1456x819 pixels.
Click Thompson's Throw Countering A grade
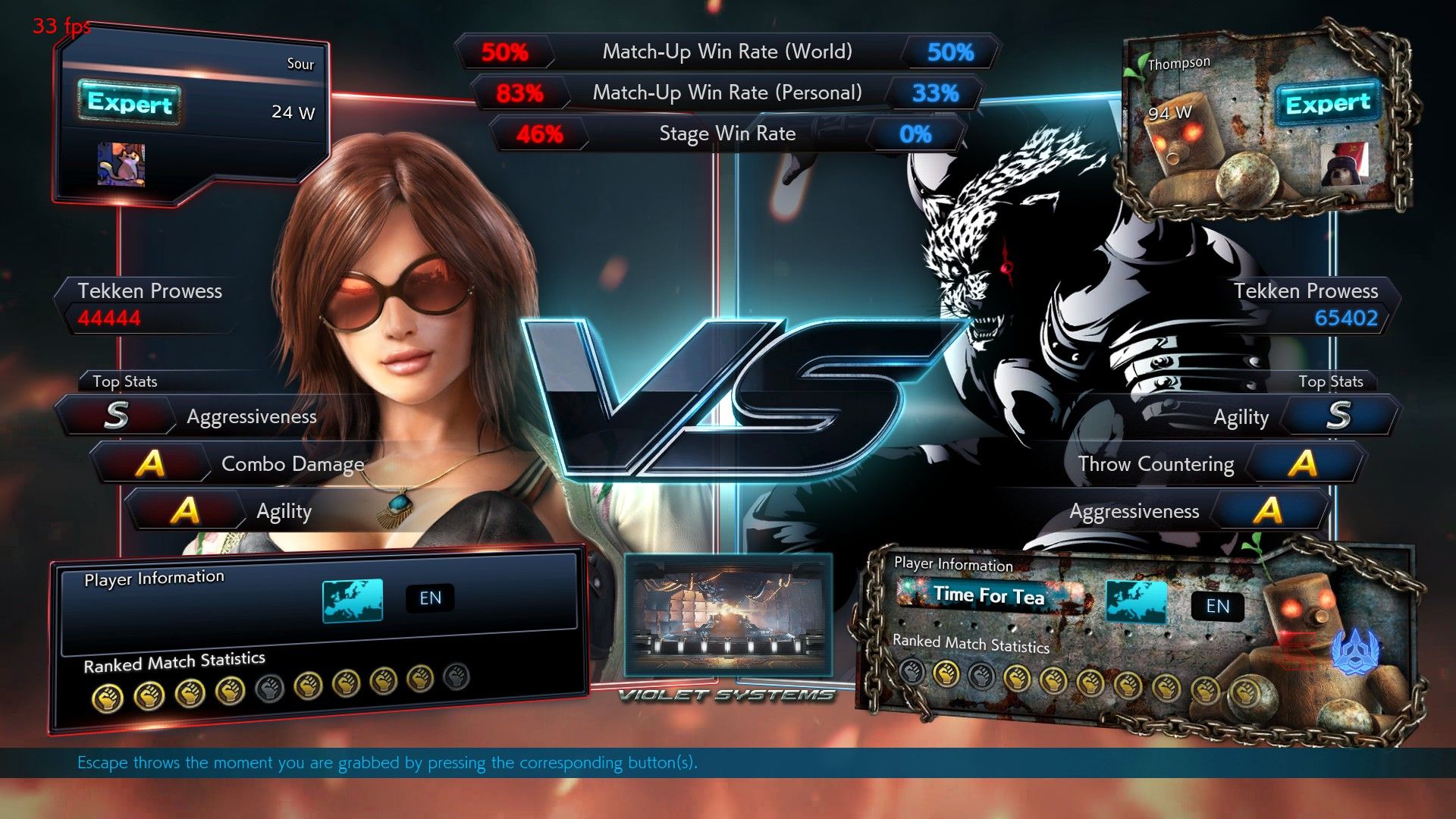pos(1303,463)
